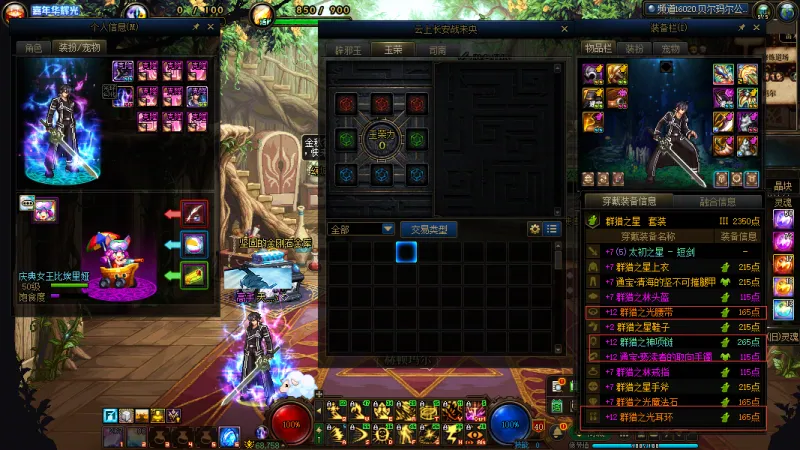Select the 装扮 tab in equipment window
The height and width of the screenshot is (450, 800).
(634, 48)
